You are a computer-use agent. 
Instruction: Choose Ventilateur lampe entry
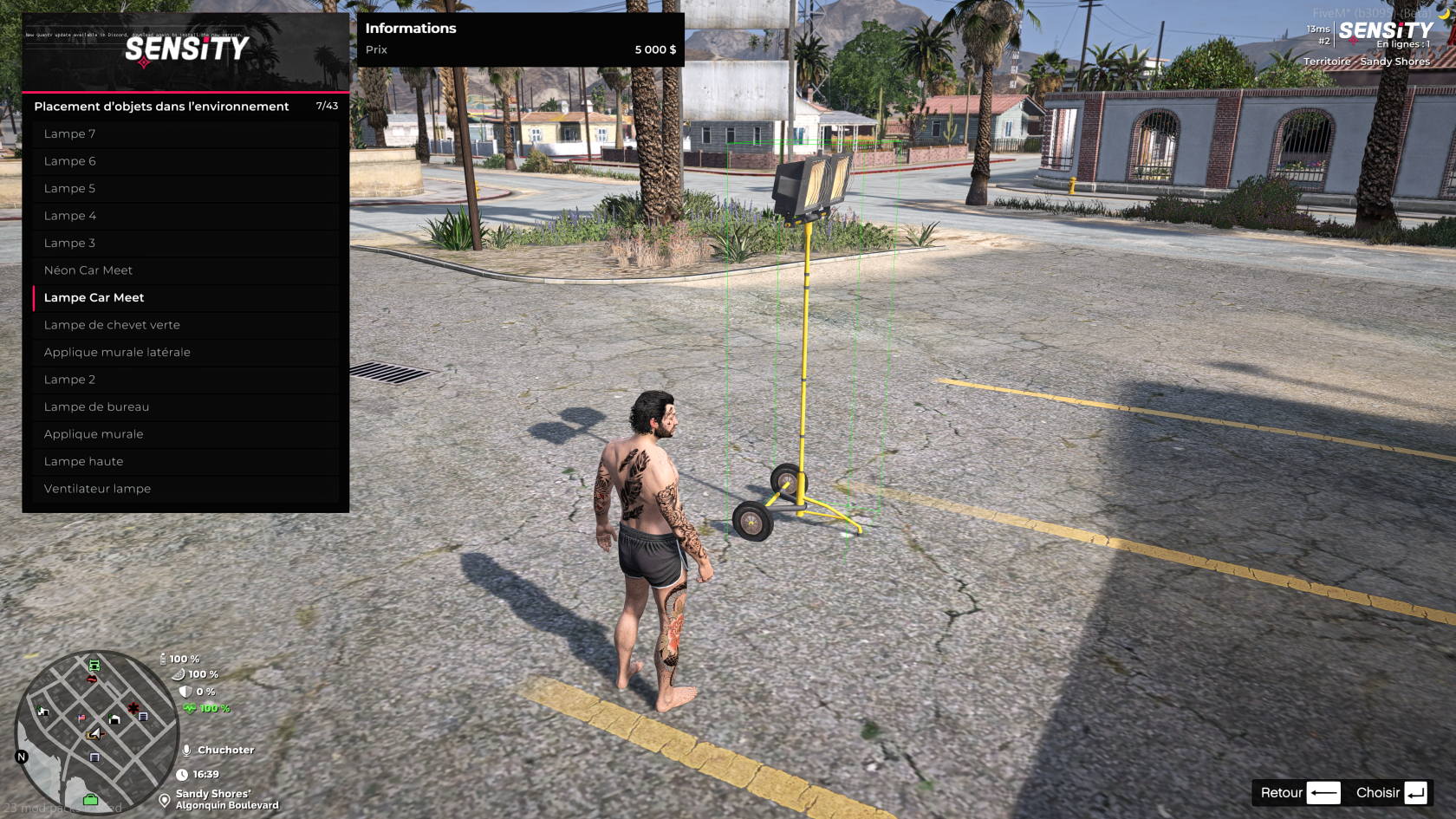click(x=185, y=489)
